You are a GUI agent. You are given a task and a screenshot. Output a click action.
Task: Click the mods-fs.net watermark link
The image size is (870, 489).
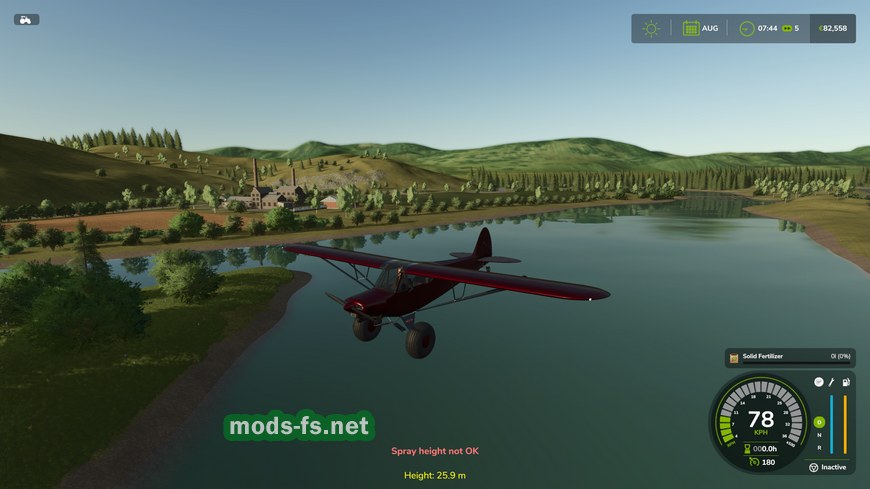(298, 427)
